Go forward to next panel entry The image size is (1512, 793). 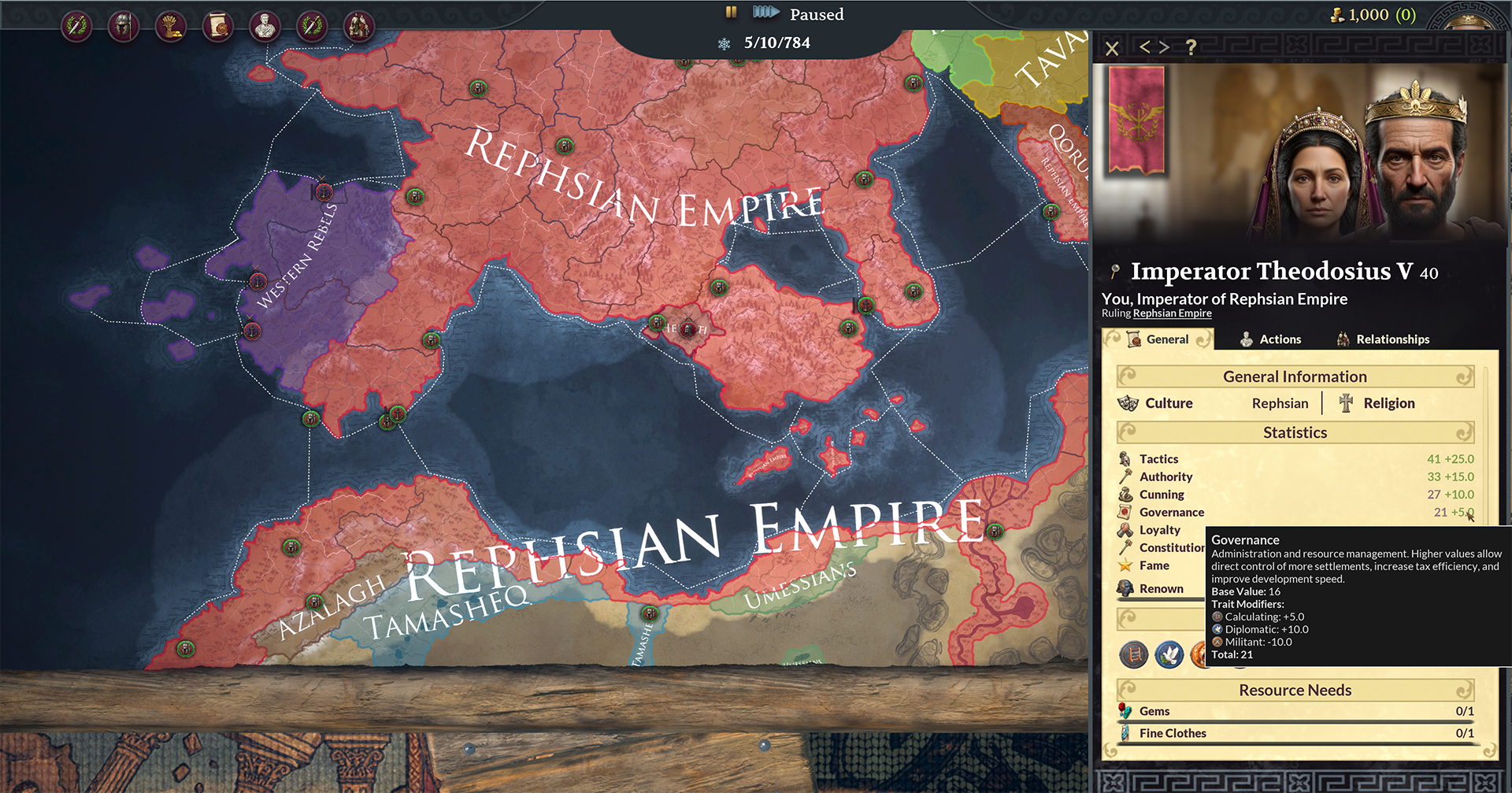pos(1164,48)
